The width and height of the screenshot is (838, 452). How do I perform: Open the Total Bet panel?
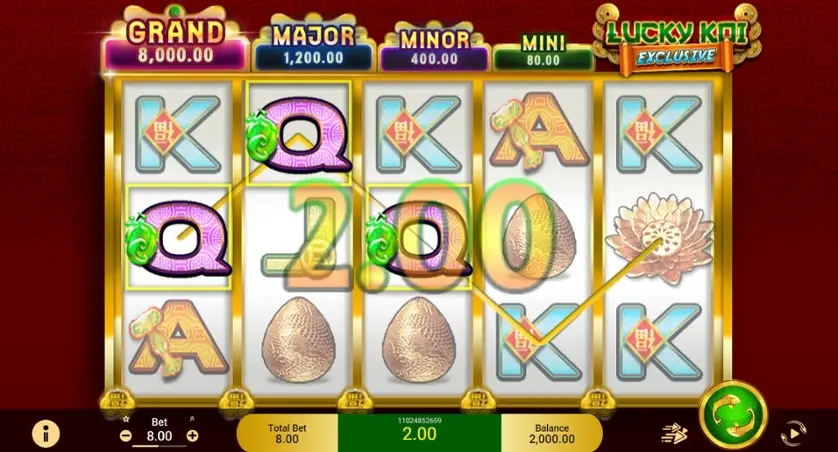coord(287,433)
